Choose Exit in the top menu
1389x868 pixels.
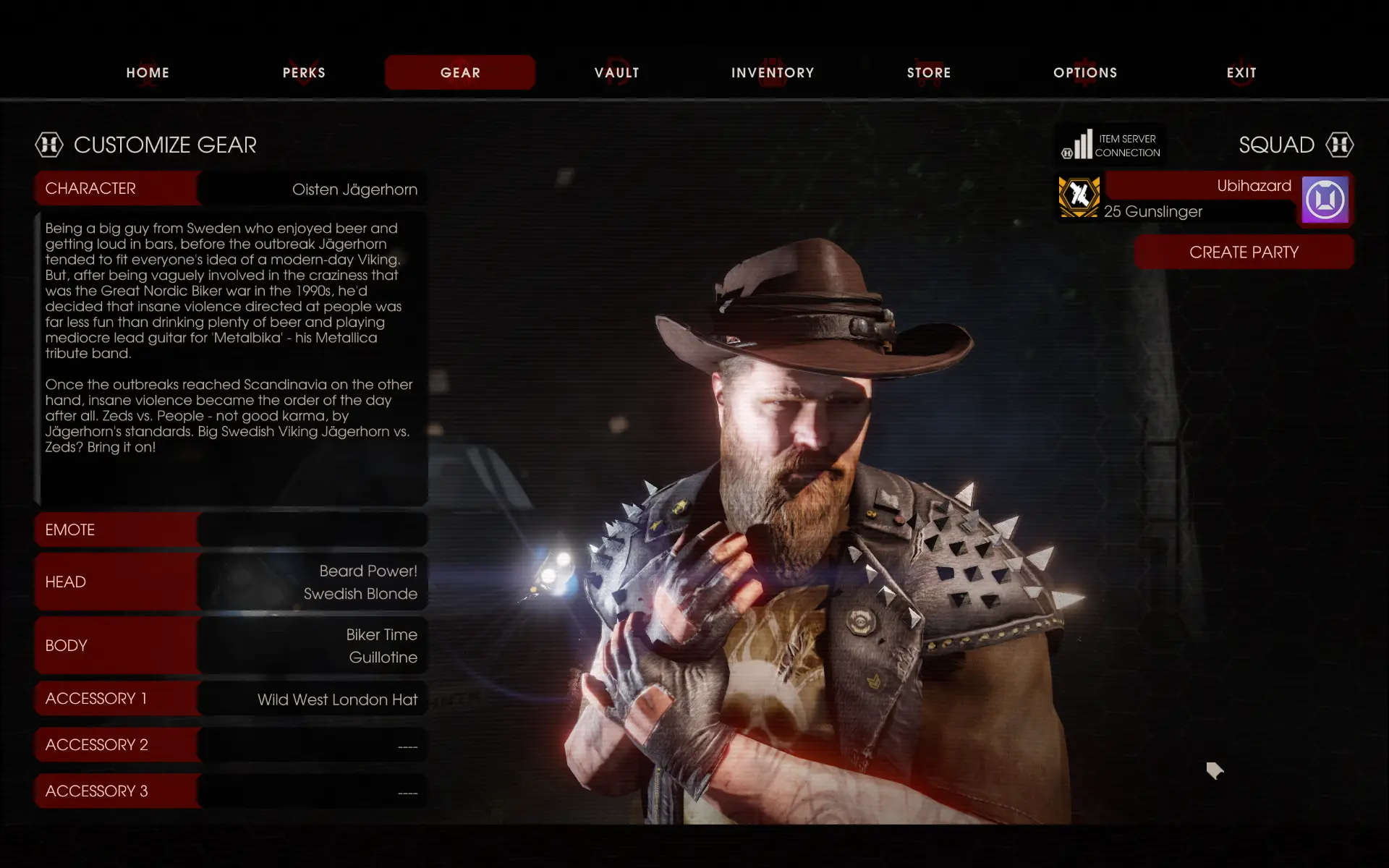point(1241,72)
